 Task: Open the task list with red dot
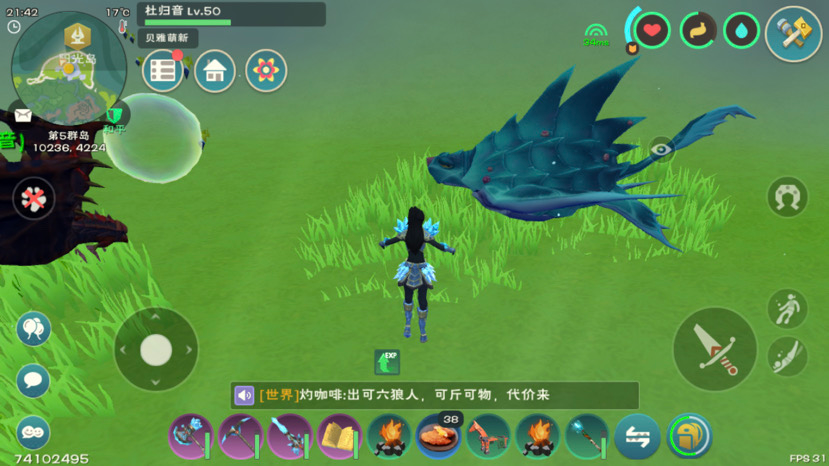163,71
